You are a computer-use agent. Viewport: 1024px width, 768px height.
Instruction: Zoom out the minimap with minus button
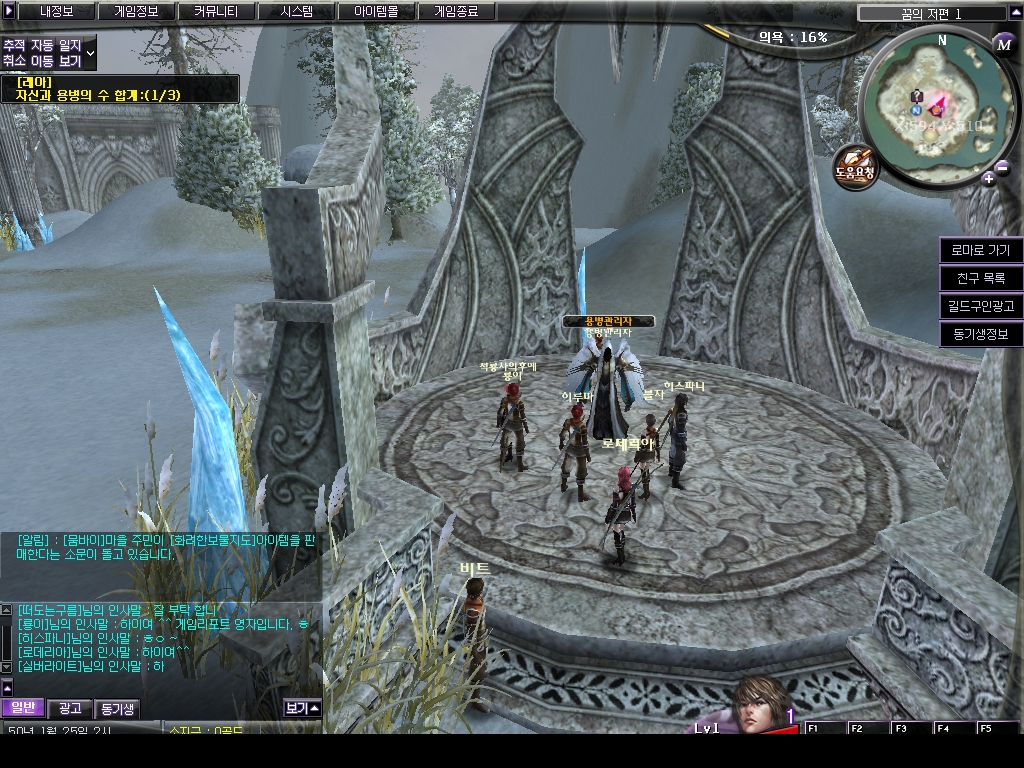[1002, 167]
